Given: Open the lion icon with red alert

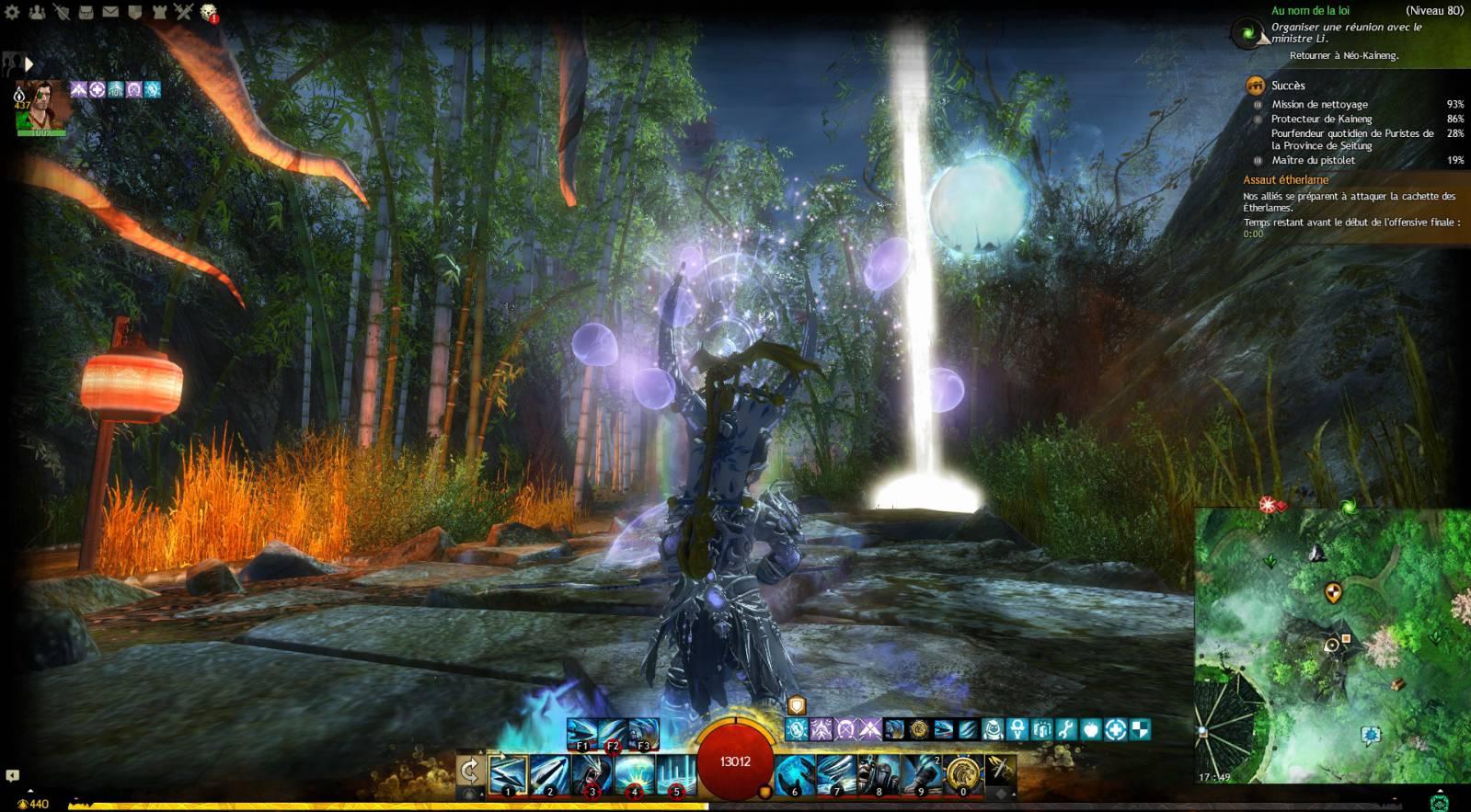Looking at the screenshot, I should click(209, 12).
